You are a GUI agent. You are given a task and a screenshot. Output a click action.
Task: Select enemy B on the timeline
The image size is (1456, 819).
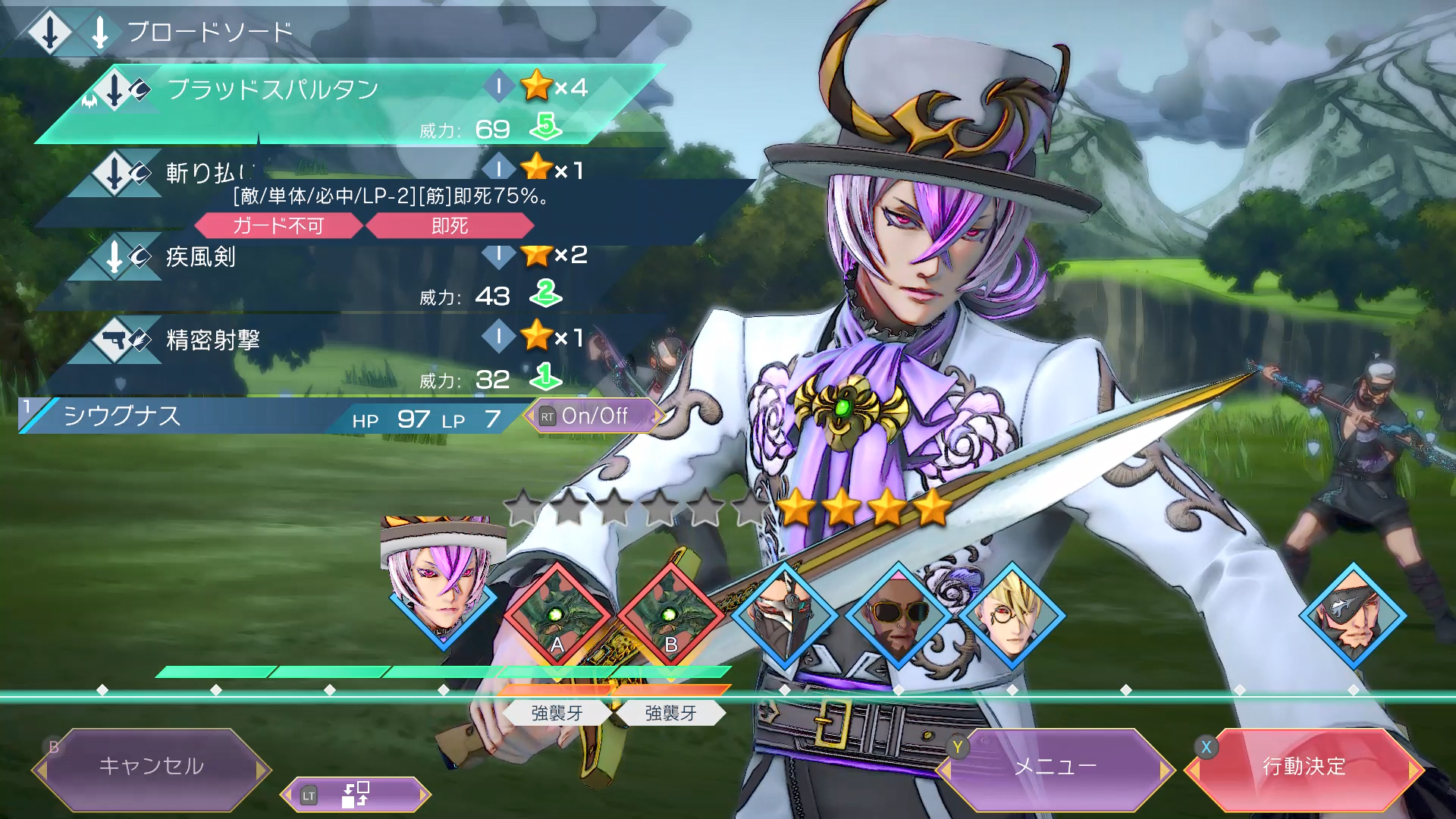coord(671,615)
